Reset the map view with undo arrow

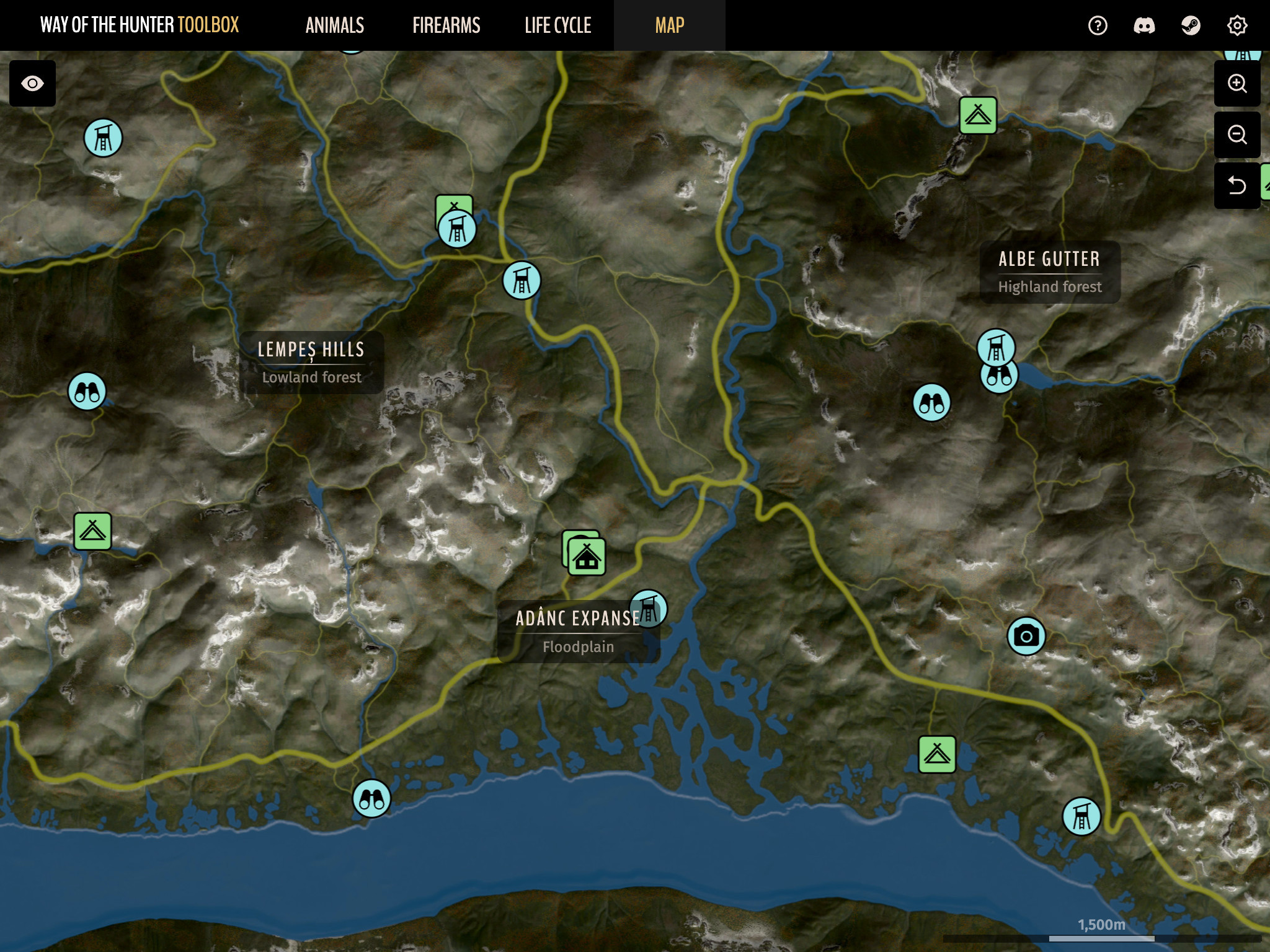pyautogui.click(x=1237, y=185)
